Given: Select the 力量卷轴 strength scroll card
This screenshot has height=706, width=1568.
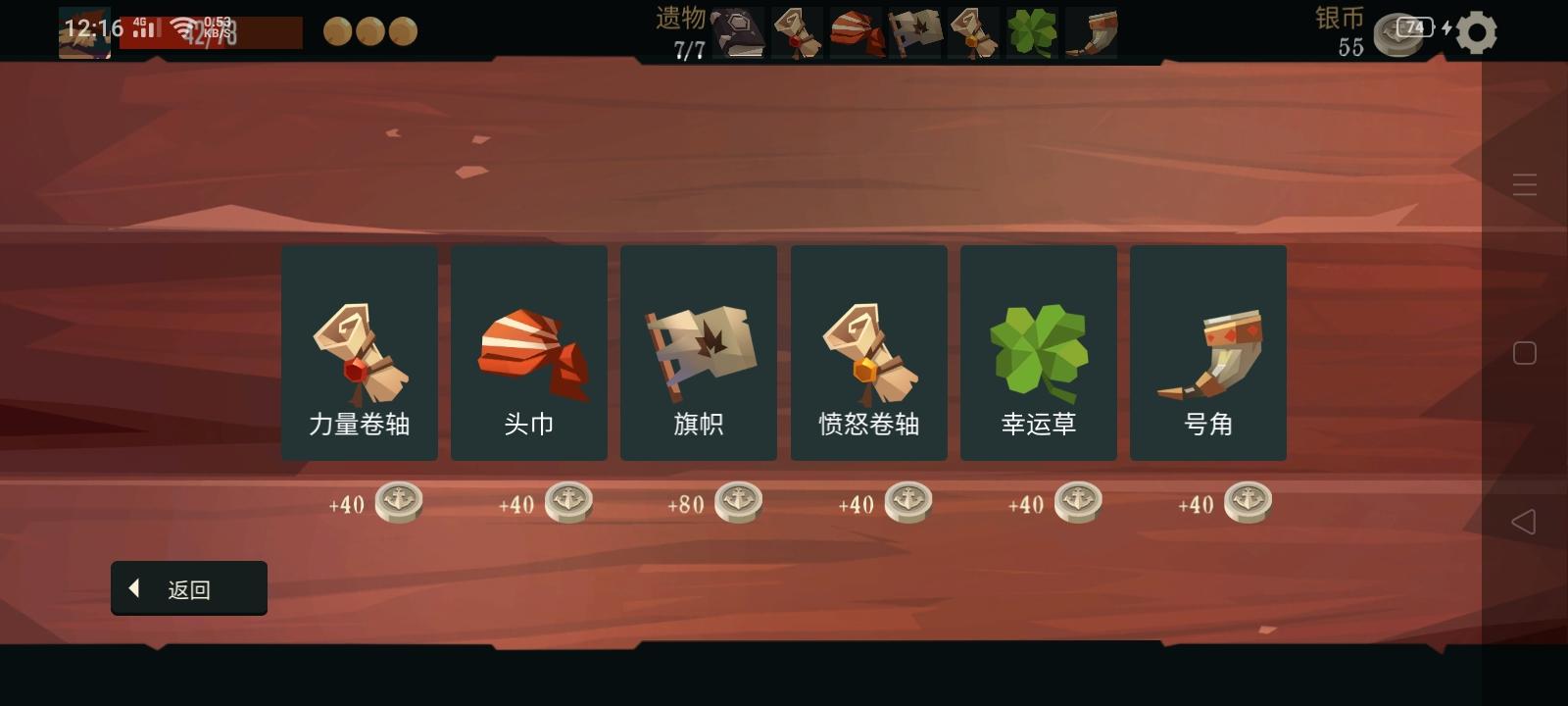Looking at the screenshot, I should click(360, 352).
